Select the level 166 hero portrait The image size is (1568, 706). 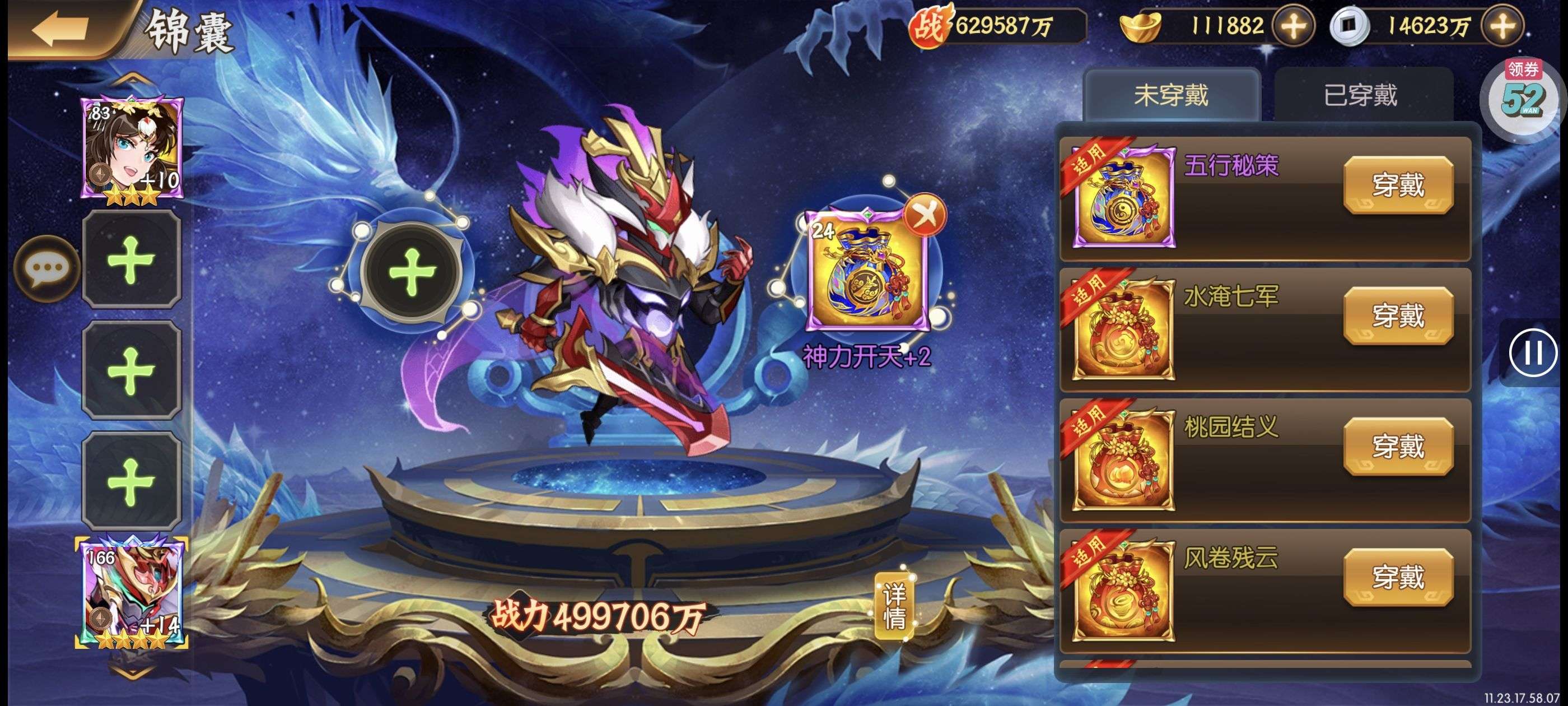(x=132, y=593)
